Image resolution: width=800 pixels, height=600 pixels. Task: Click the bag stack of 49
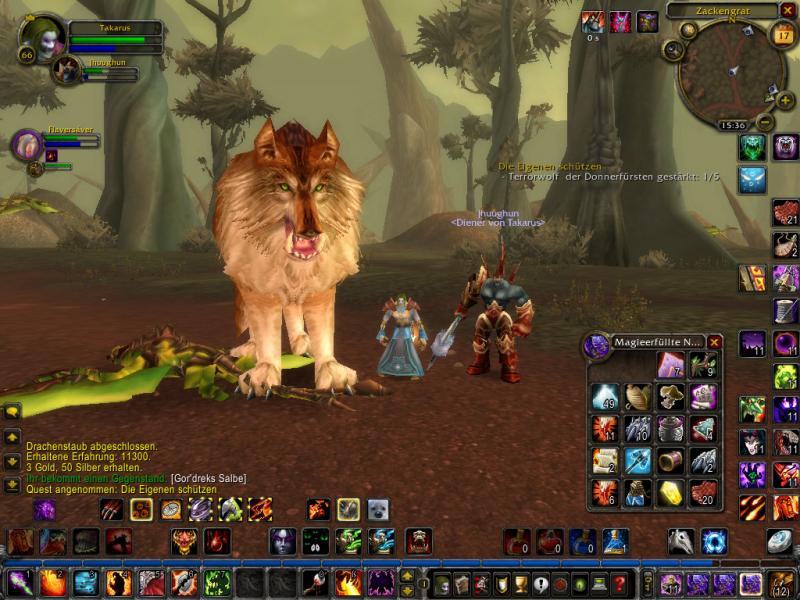[605, 398]
